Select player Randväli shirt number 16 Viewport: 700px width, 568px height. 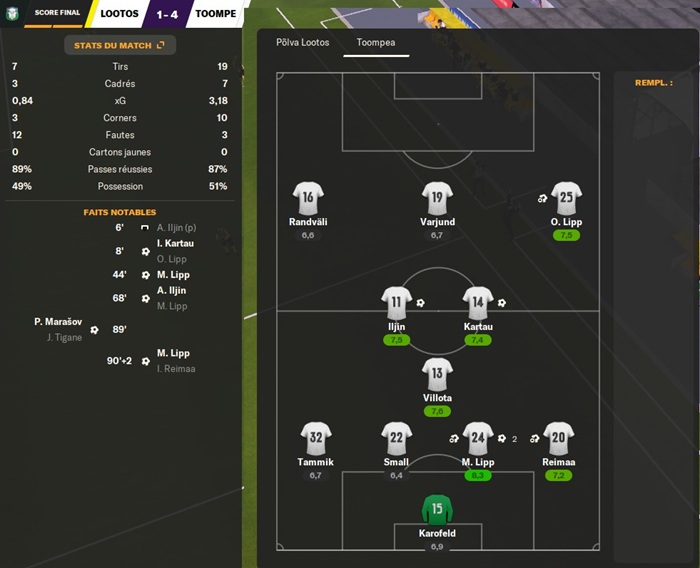(x=308, y=198)
